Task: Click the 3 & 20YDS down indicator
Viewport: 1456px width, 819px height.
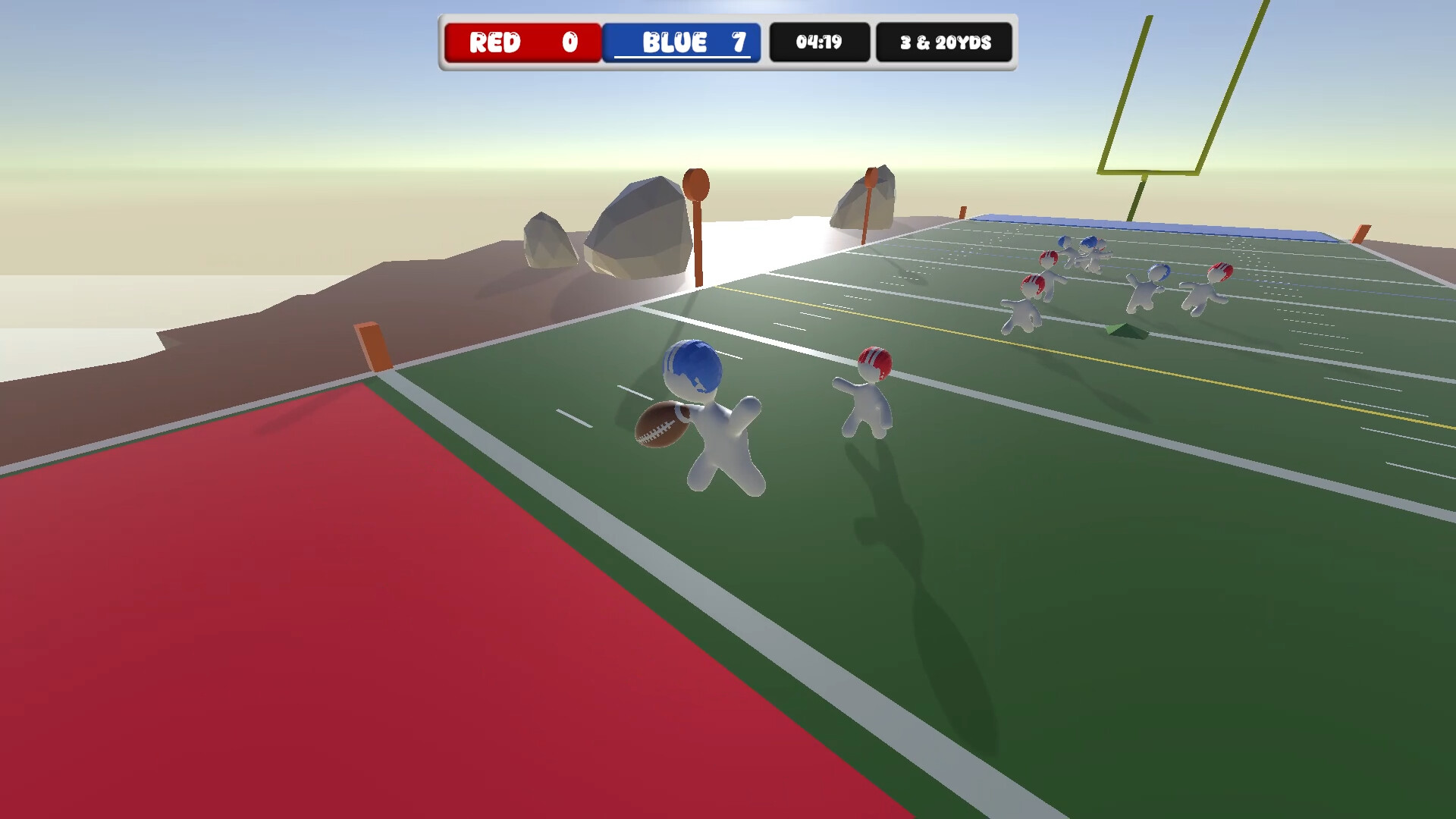Action: [945, 43]
